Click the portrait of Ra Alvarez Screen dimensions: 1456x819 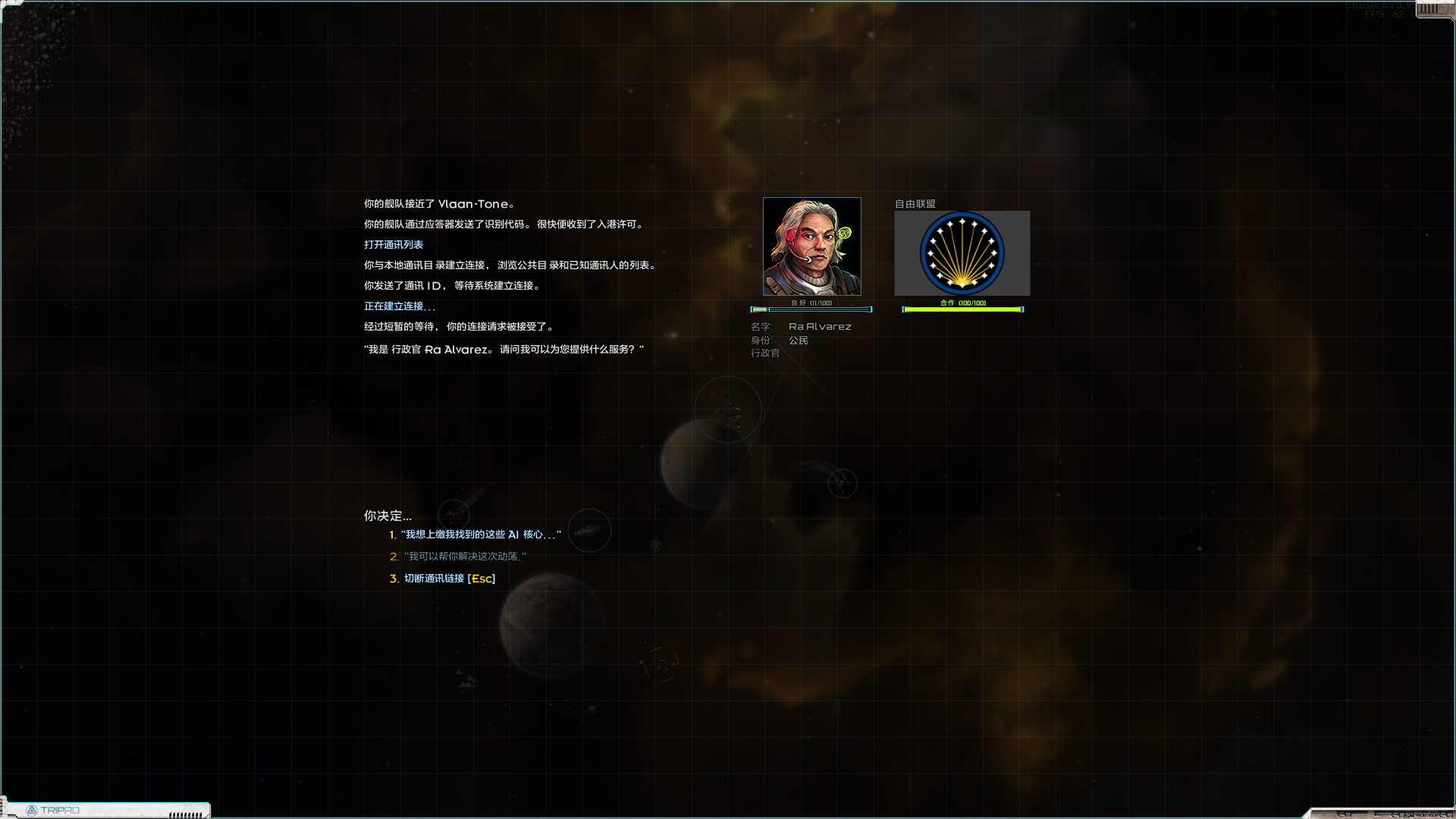811,246
